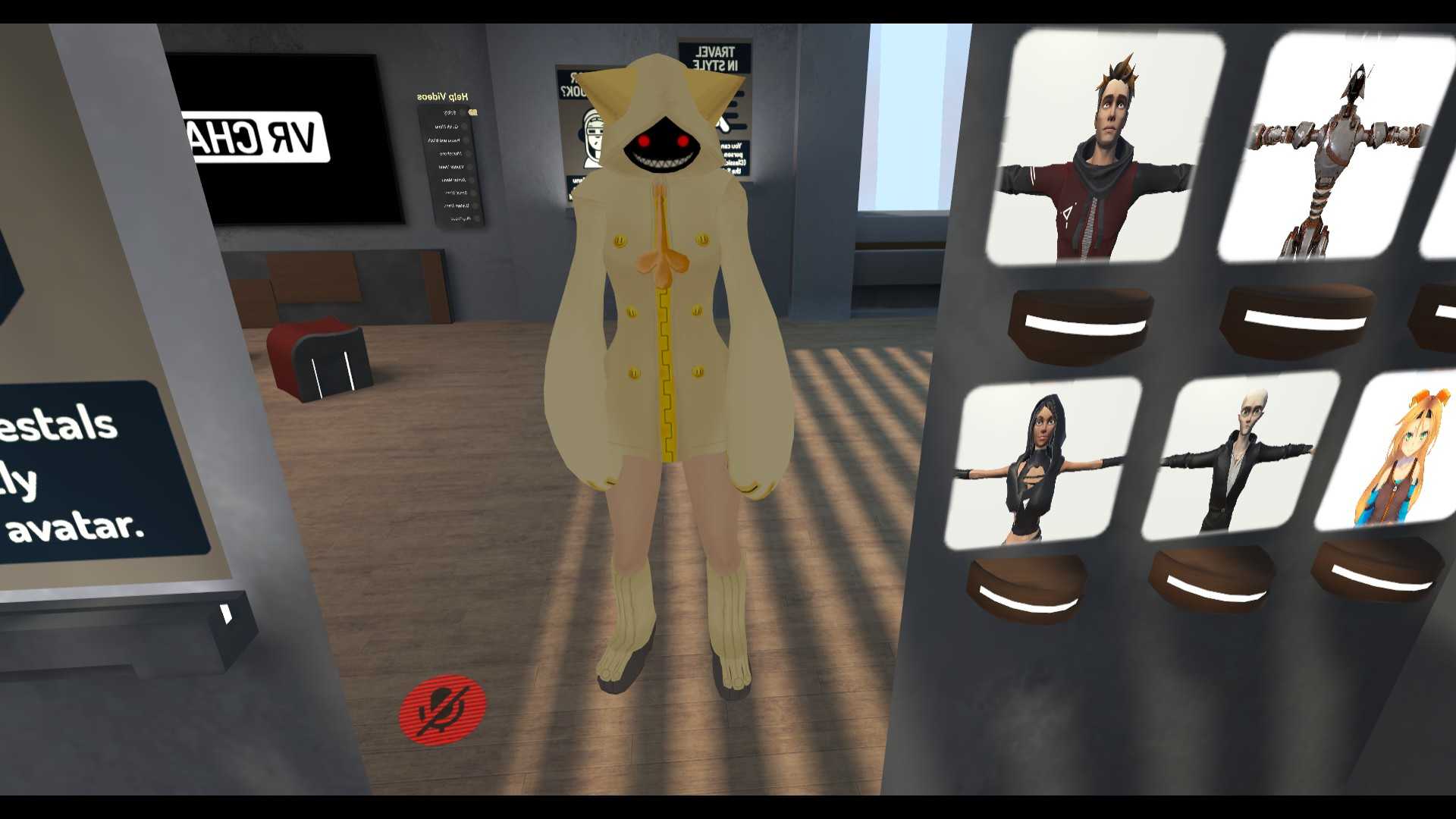Choose the rusty robot avatar thumbnail

click(1335, 148)
